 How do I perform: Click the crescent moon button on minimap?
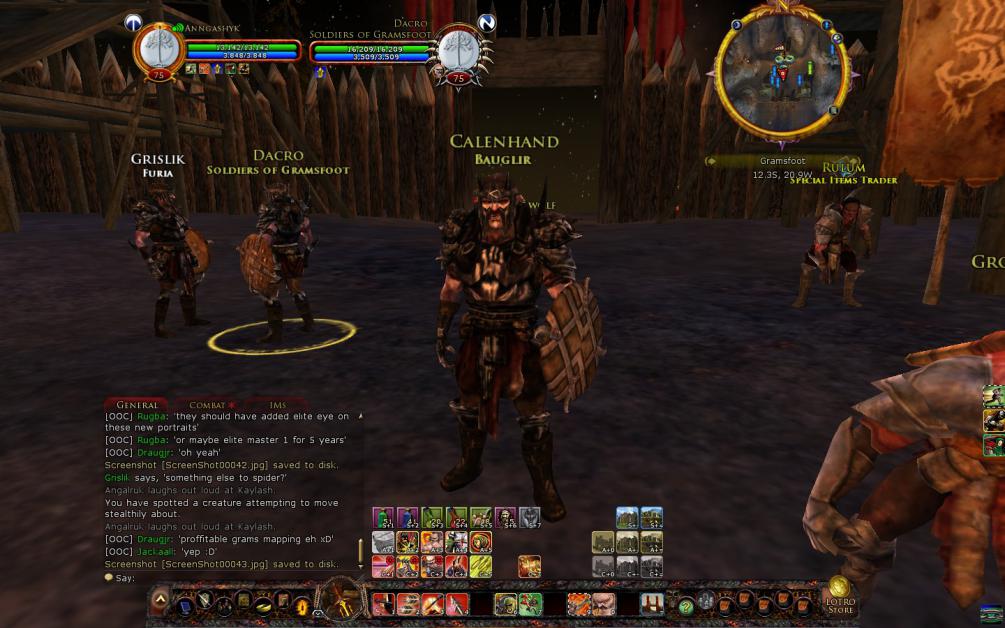(x=736, y=25)
